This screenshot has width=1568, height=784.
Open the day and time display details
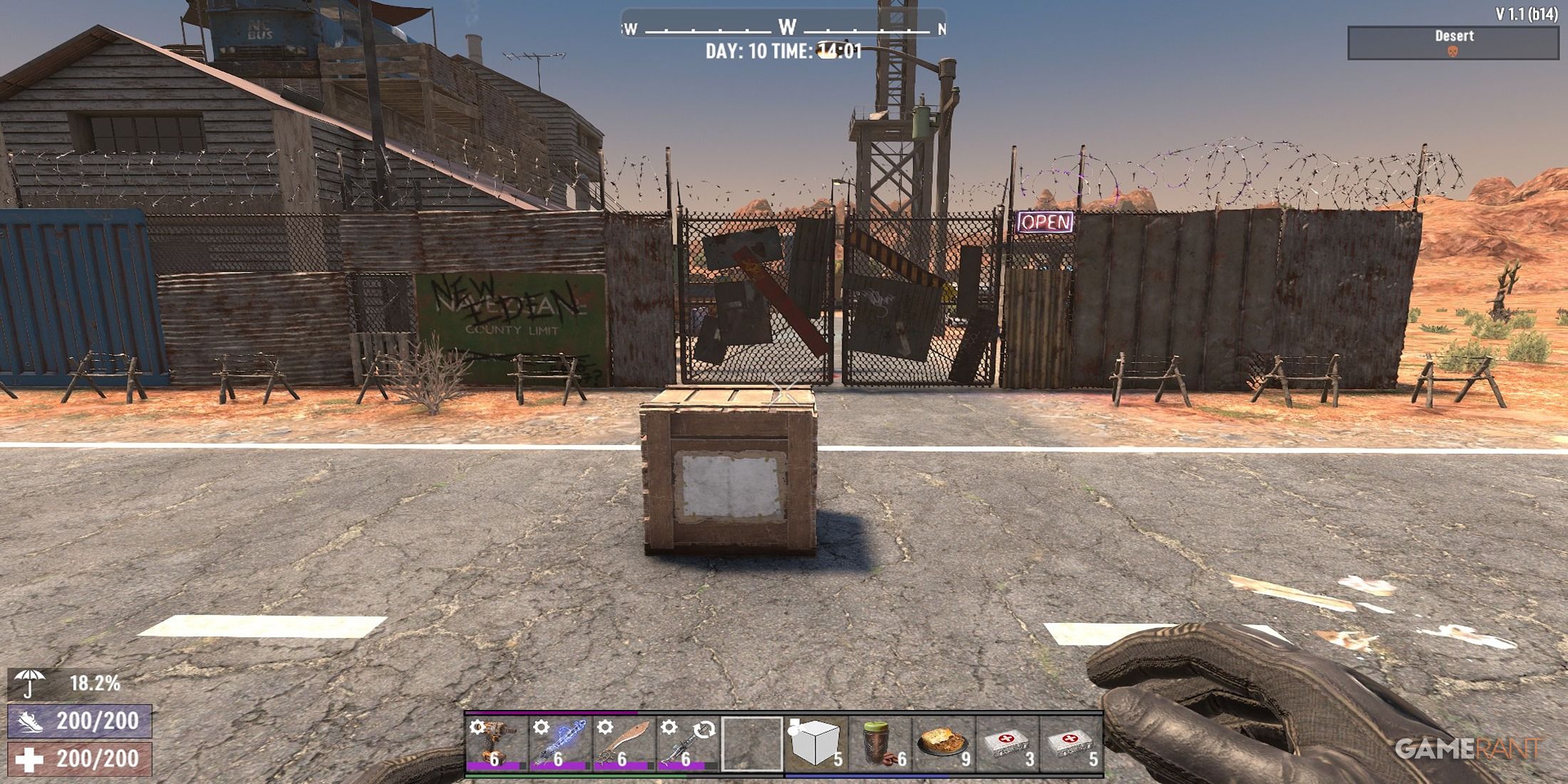[x=784, y=51]
